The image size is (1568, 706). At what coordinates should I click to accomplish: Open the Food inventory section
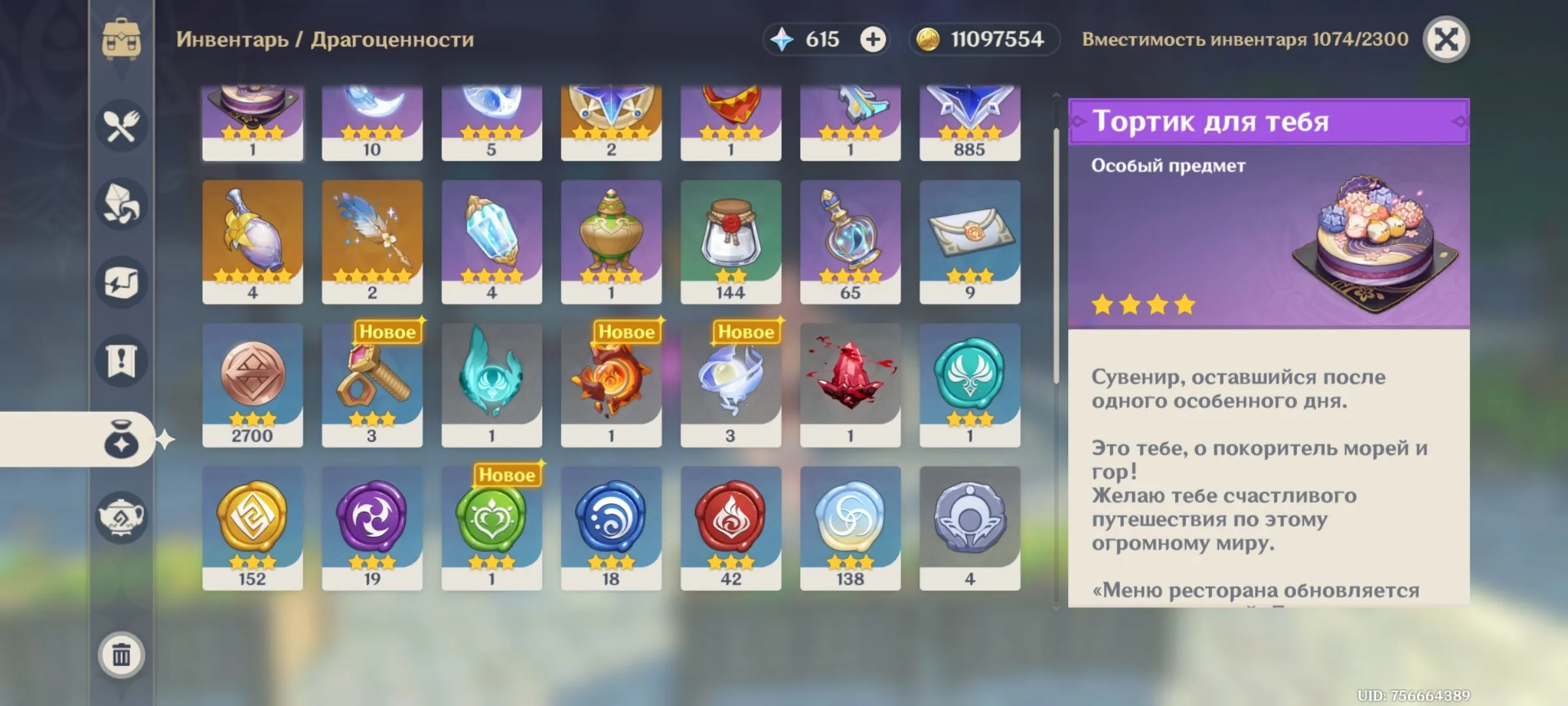[x=121, y=124]
